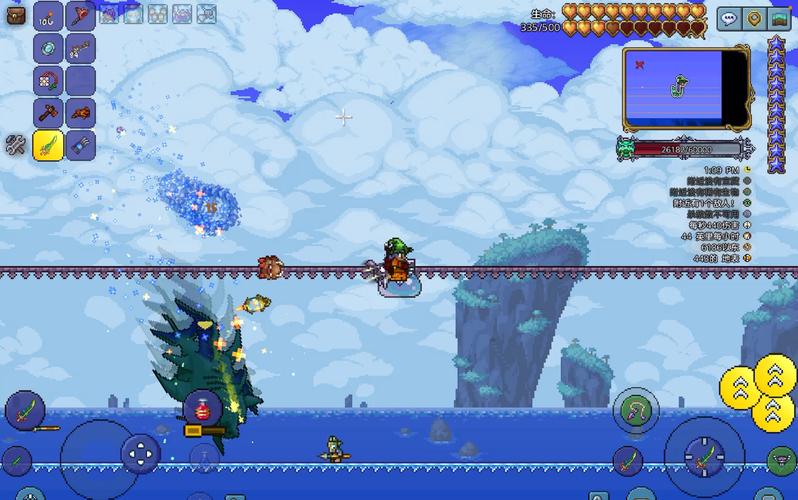
Task: Tap the grappling hook button
Action: click(x=636, y=409)
